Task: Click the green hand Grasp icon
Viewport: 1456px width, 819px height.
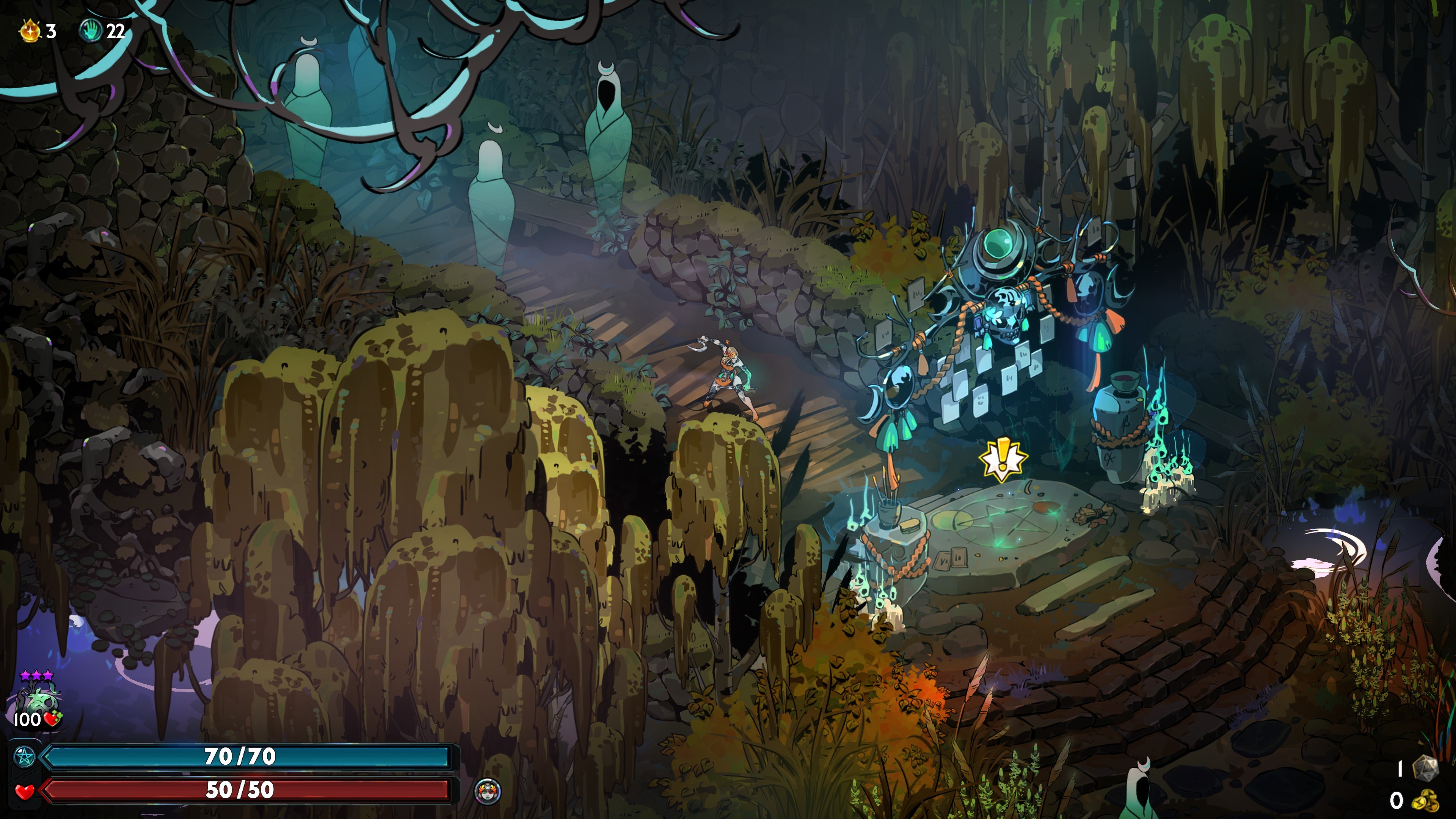Action: pos(91,30)
